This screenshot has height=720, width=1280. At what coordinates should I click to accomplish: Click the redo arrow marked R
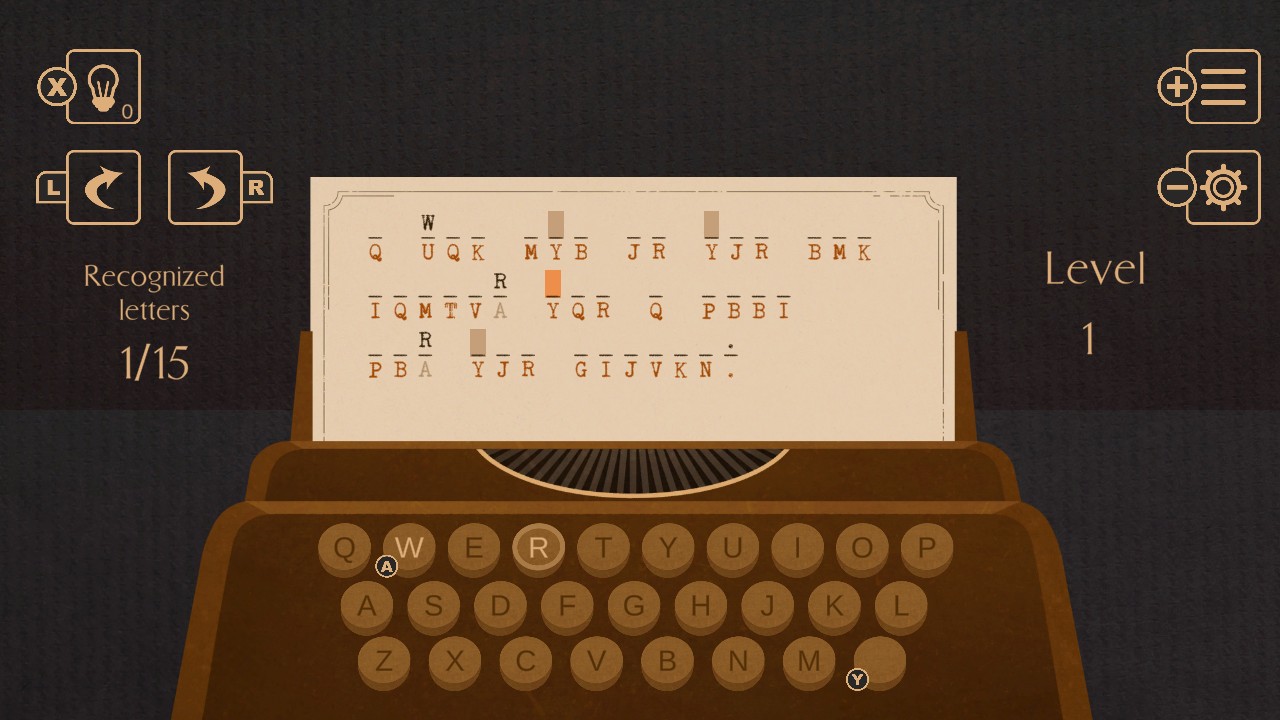pyautogui.click(x=205, y=187)
